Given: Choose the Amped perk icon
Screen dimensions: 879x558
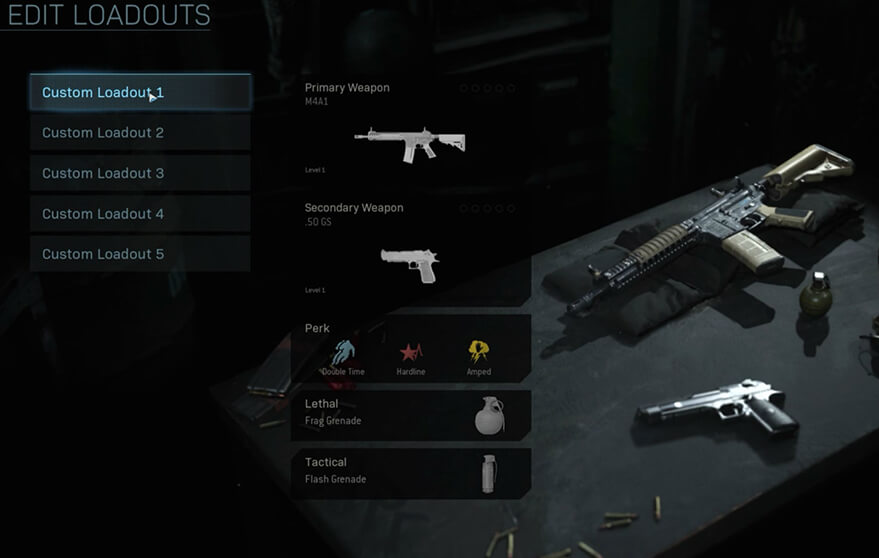Looking at the screenshot, I should [x=479, y=352].
